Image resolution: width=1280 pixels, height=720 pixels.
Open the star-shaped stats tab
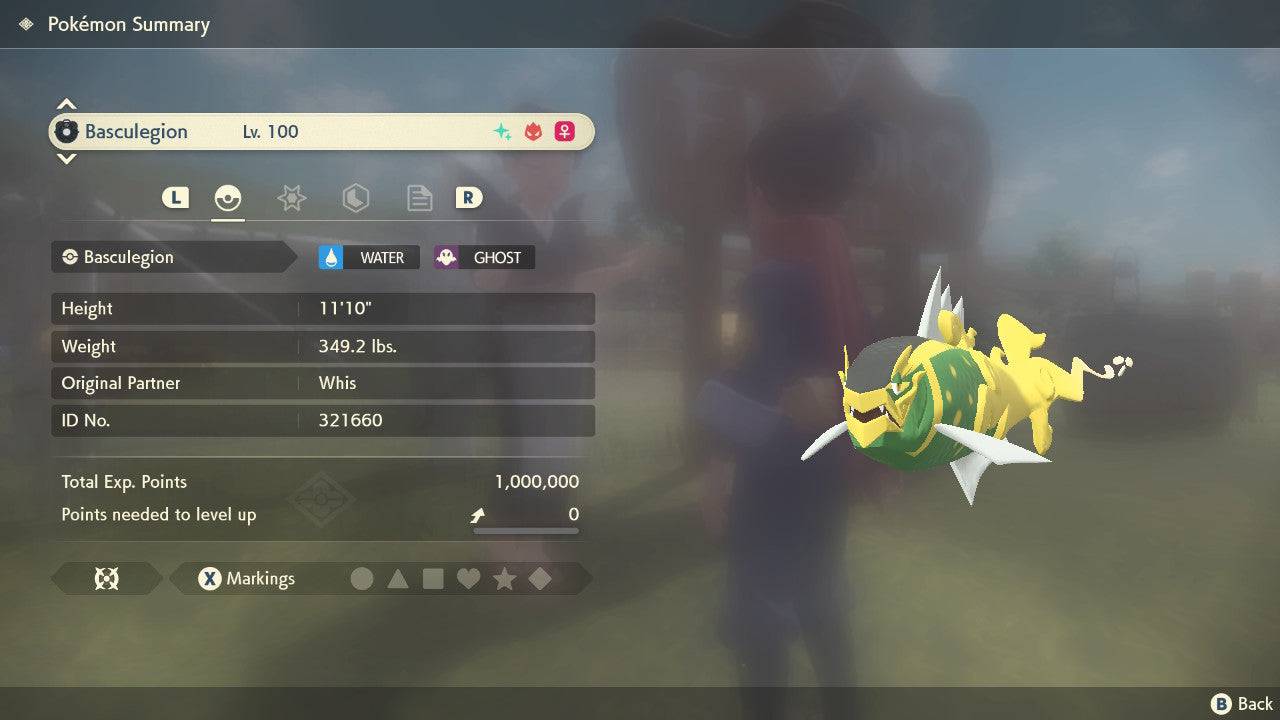click(291, 198)
